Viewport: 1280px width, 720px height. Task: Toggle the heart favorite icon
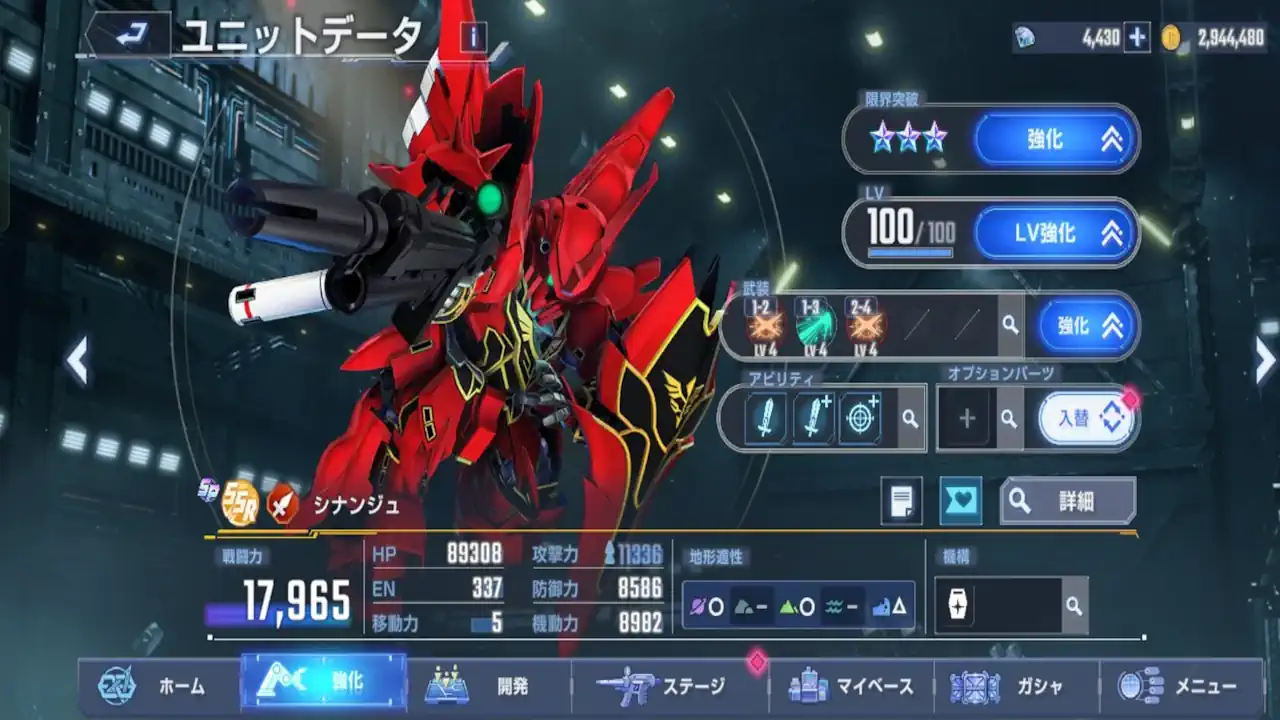[x=960, y=501]
